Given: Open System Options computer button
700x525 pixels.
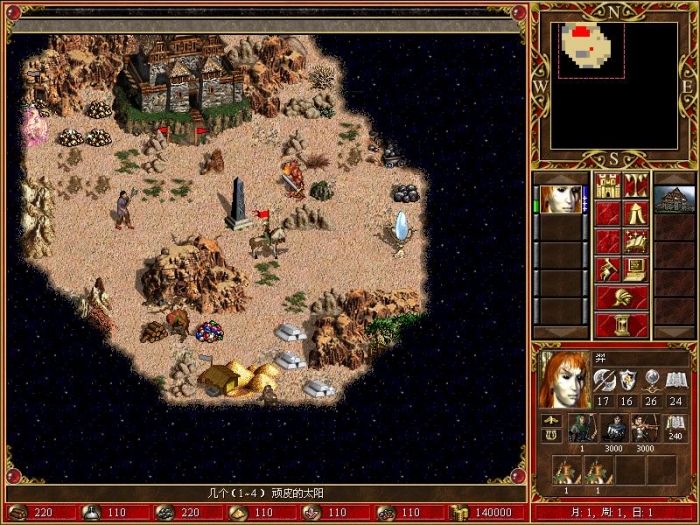Looking at the screenshot, I should pyautogui.click(x=635, y=269).
